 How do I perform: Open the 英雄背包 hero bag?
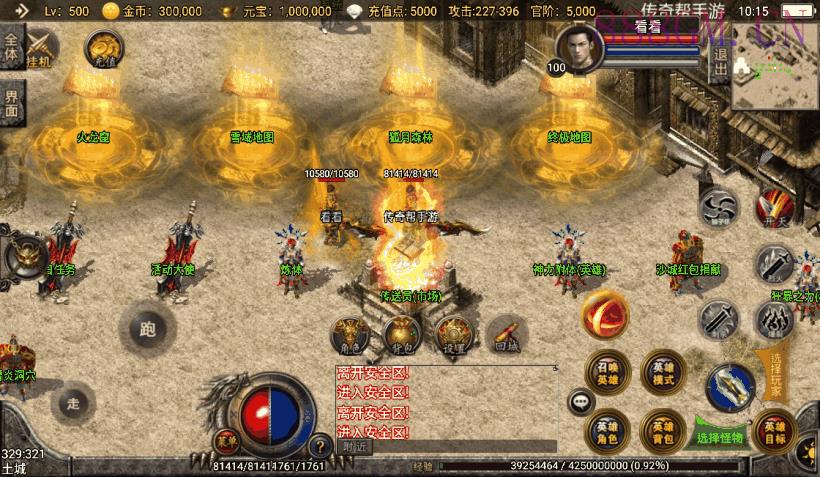[x=661, y=430]
